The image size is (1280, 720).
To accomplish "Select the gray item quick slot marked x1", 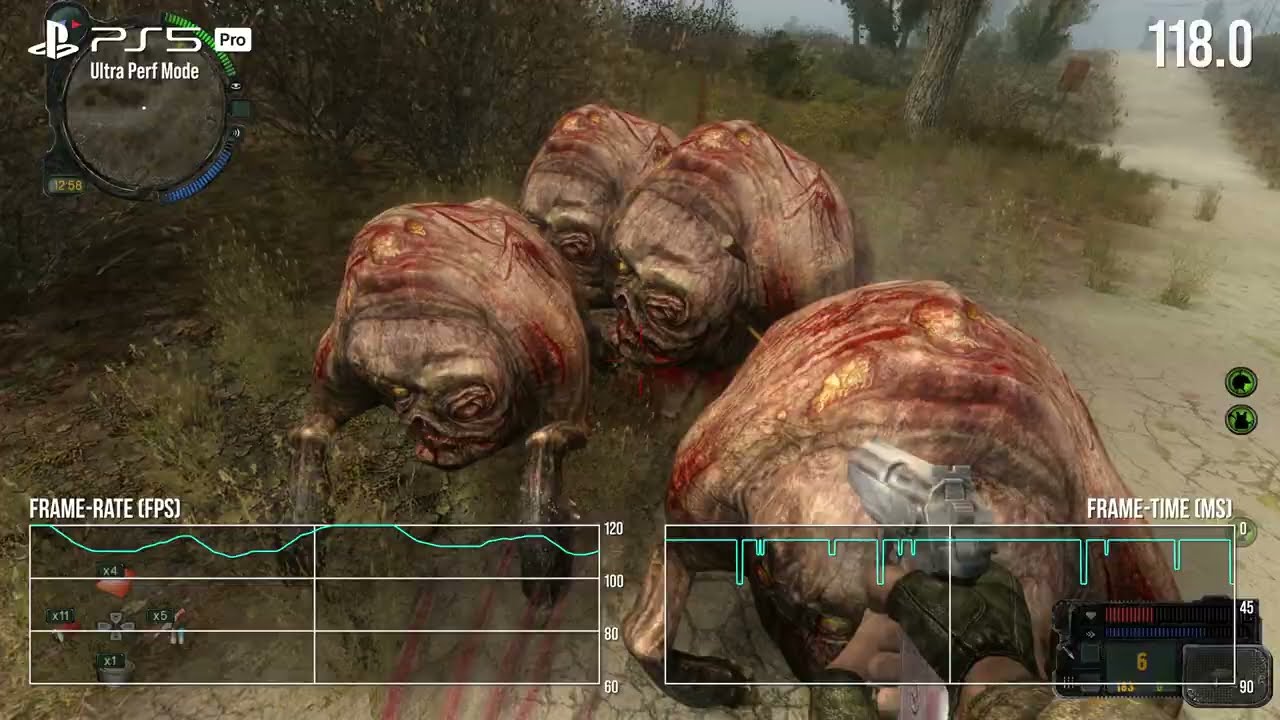I will pyautogui.click(x=113, y=668).
